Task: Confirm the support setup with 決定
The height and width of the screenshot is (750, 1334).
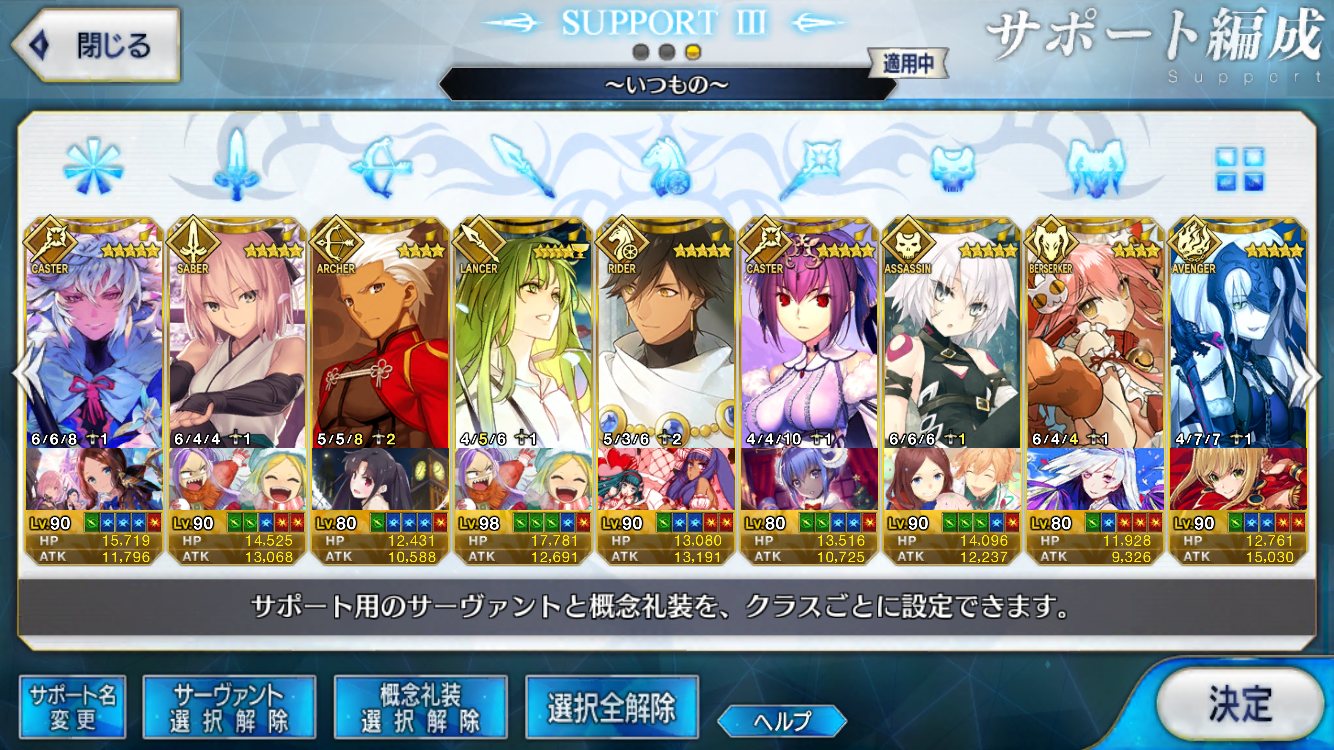Action: pyautogui.click(x=1240, y=704)
